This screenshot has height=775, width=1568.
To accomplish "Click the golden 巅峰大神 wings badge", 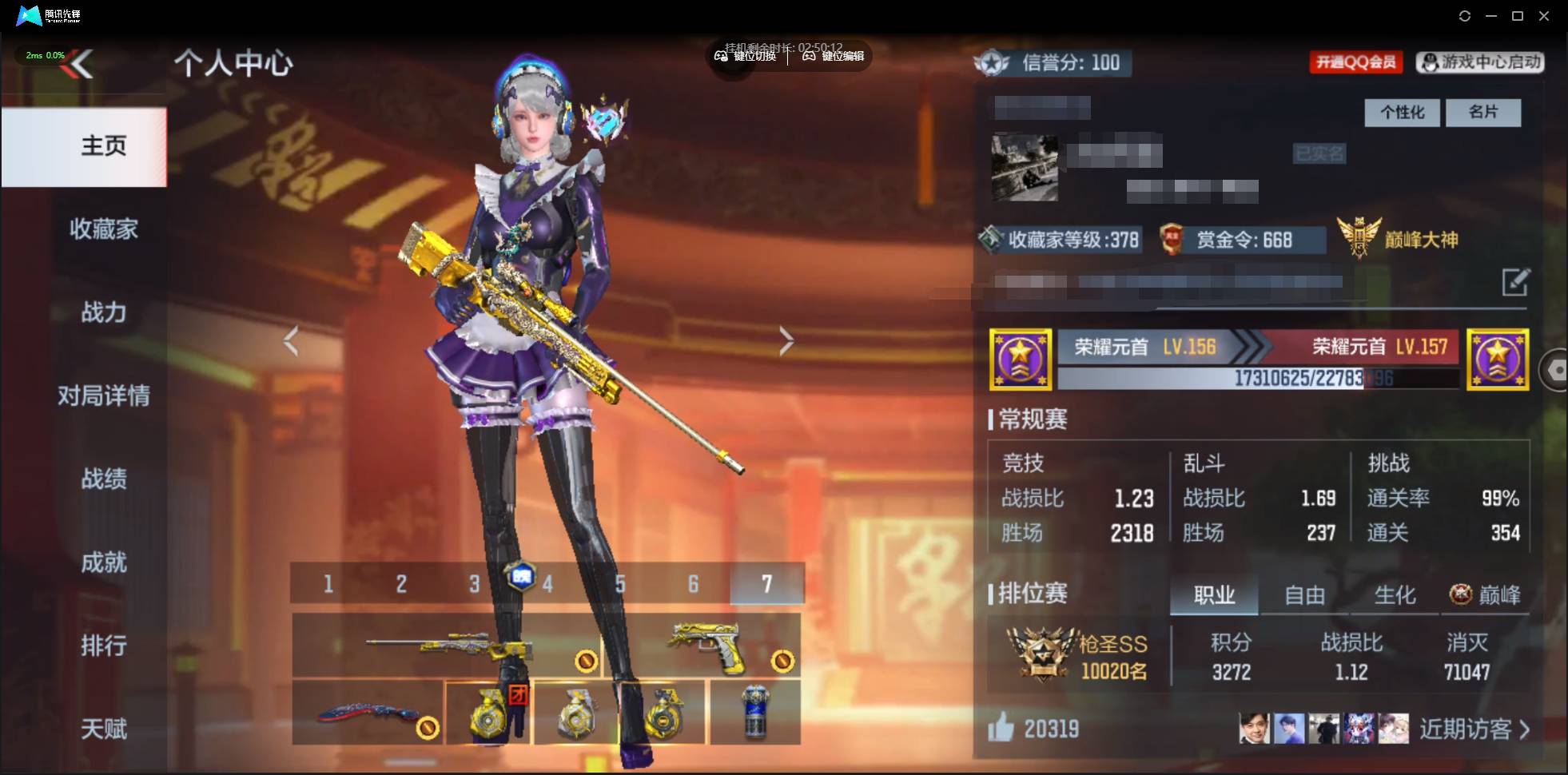I will coord(1359,236).
